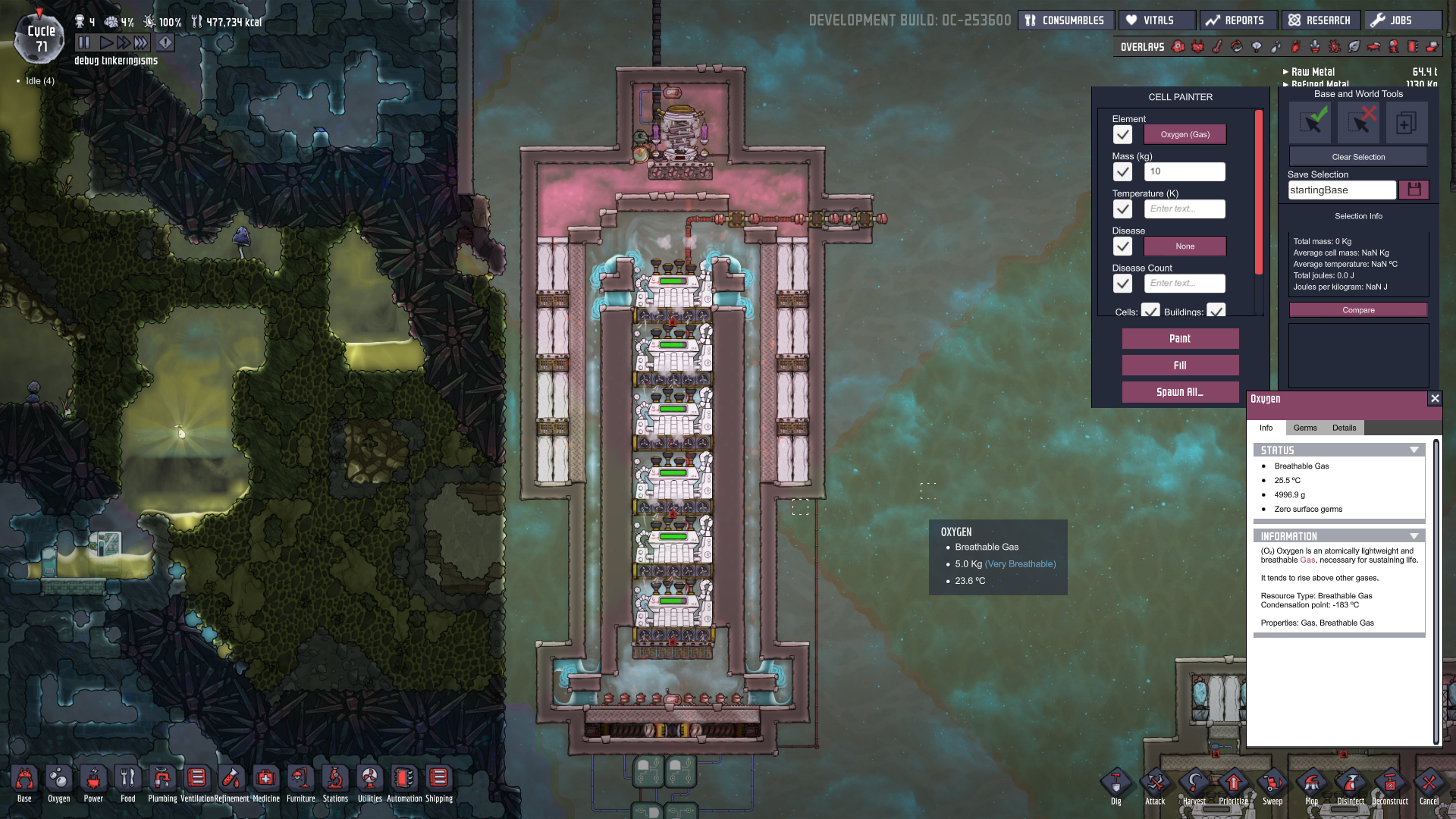Open the Disease selector set to None
Image resolution: width=1456 pixels, height=819 pixels.
pos(1185,246)
